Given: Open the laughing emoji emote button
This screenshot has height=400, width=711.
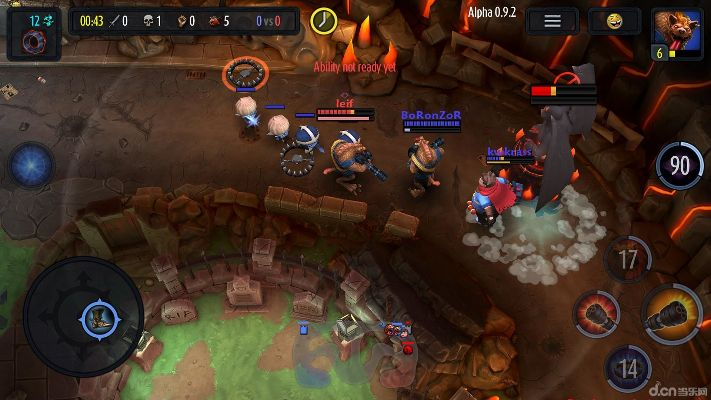Looking at the screenshot, I should tap(614, 21).
